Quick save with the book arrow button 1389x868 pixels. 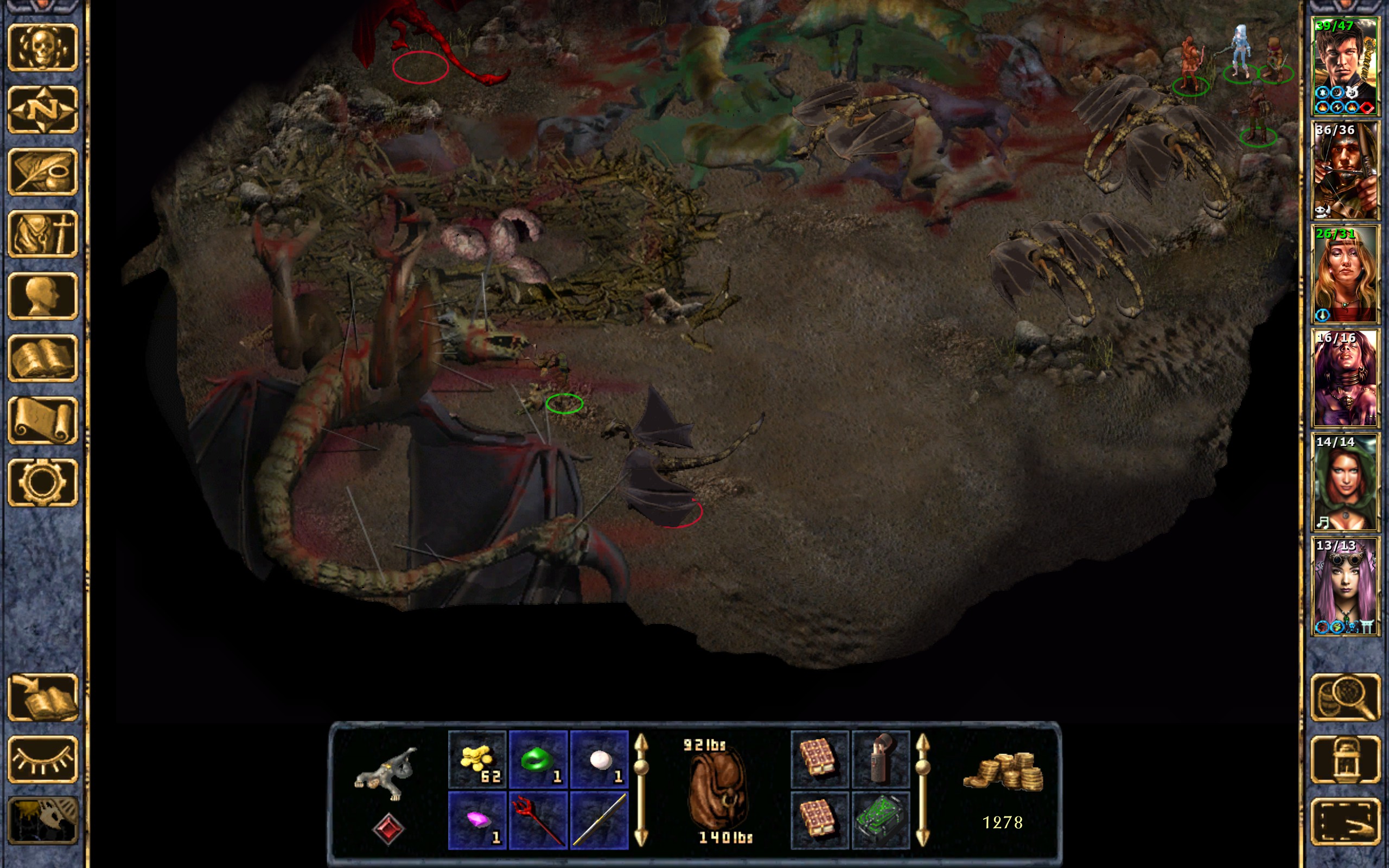(42, 697)
